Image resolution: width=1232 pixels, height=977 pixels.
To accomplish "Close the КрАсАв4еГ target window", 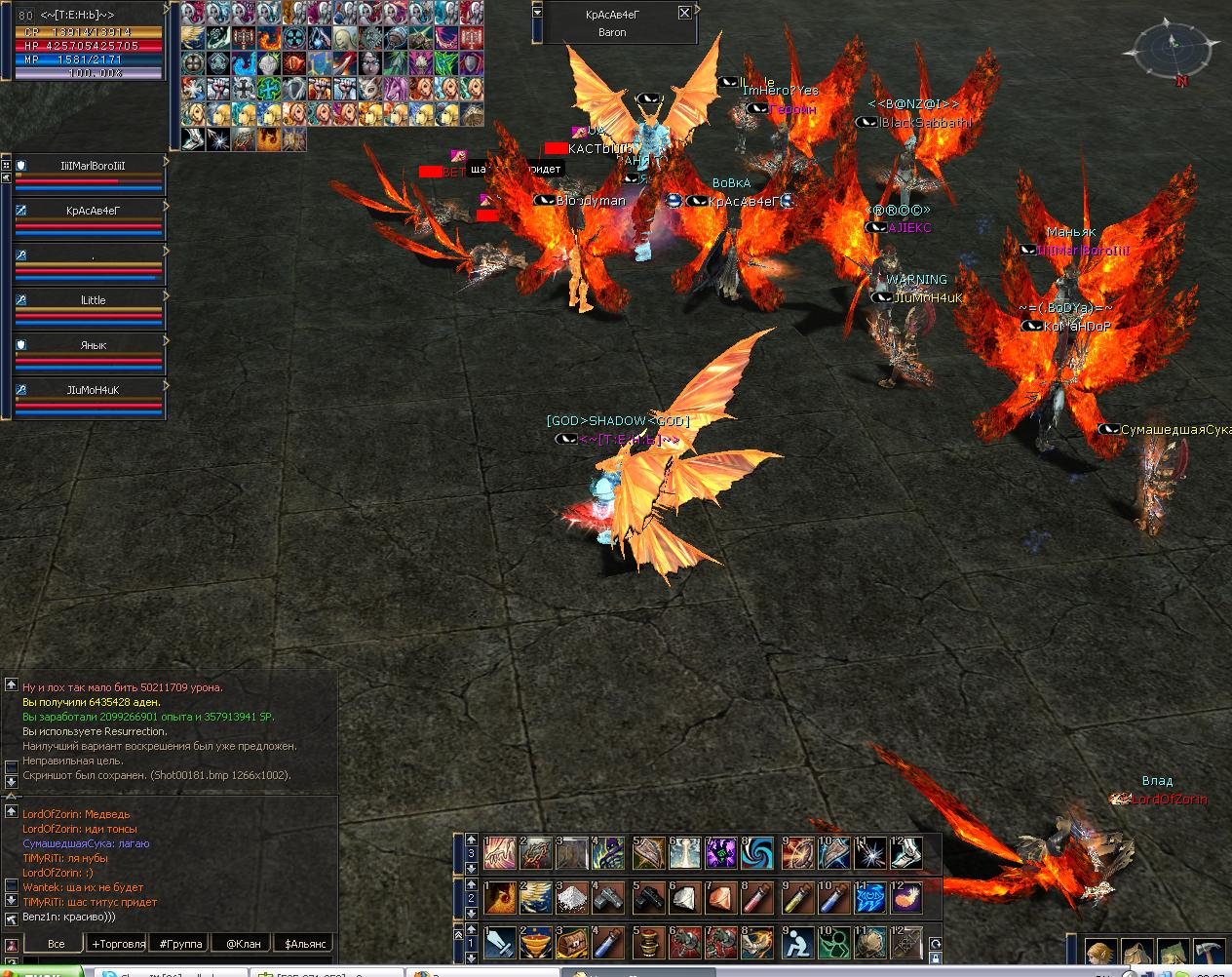I will pyautogui.click(x=684, y=13).
